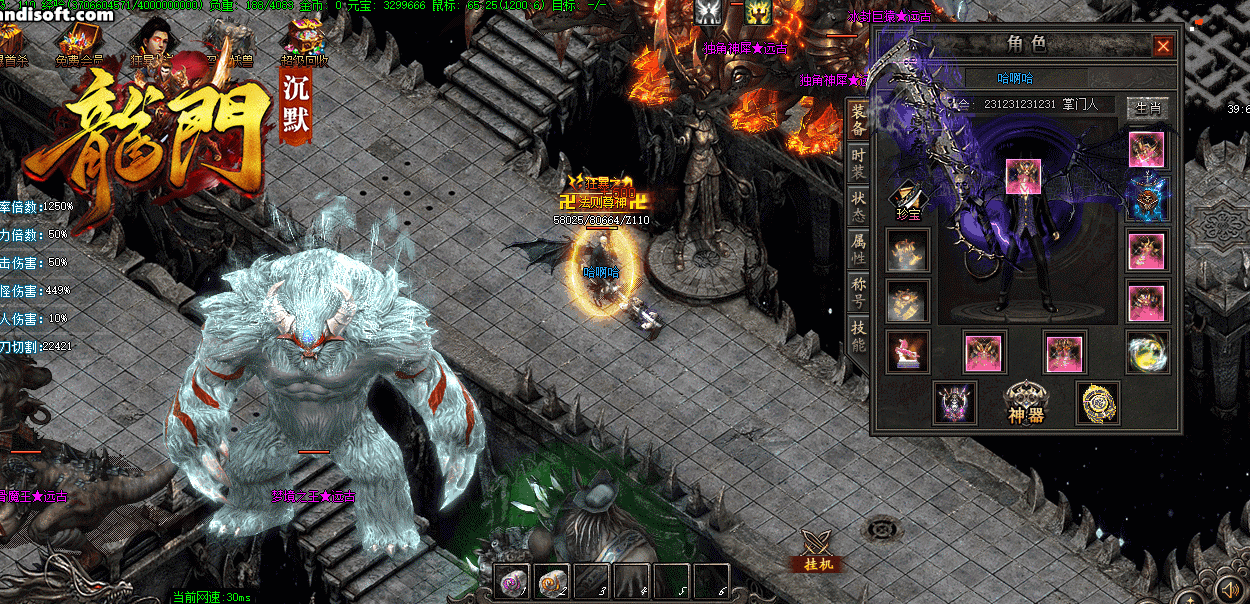
Task: Select the golden round medal equipment slot
Action: 1097,402
